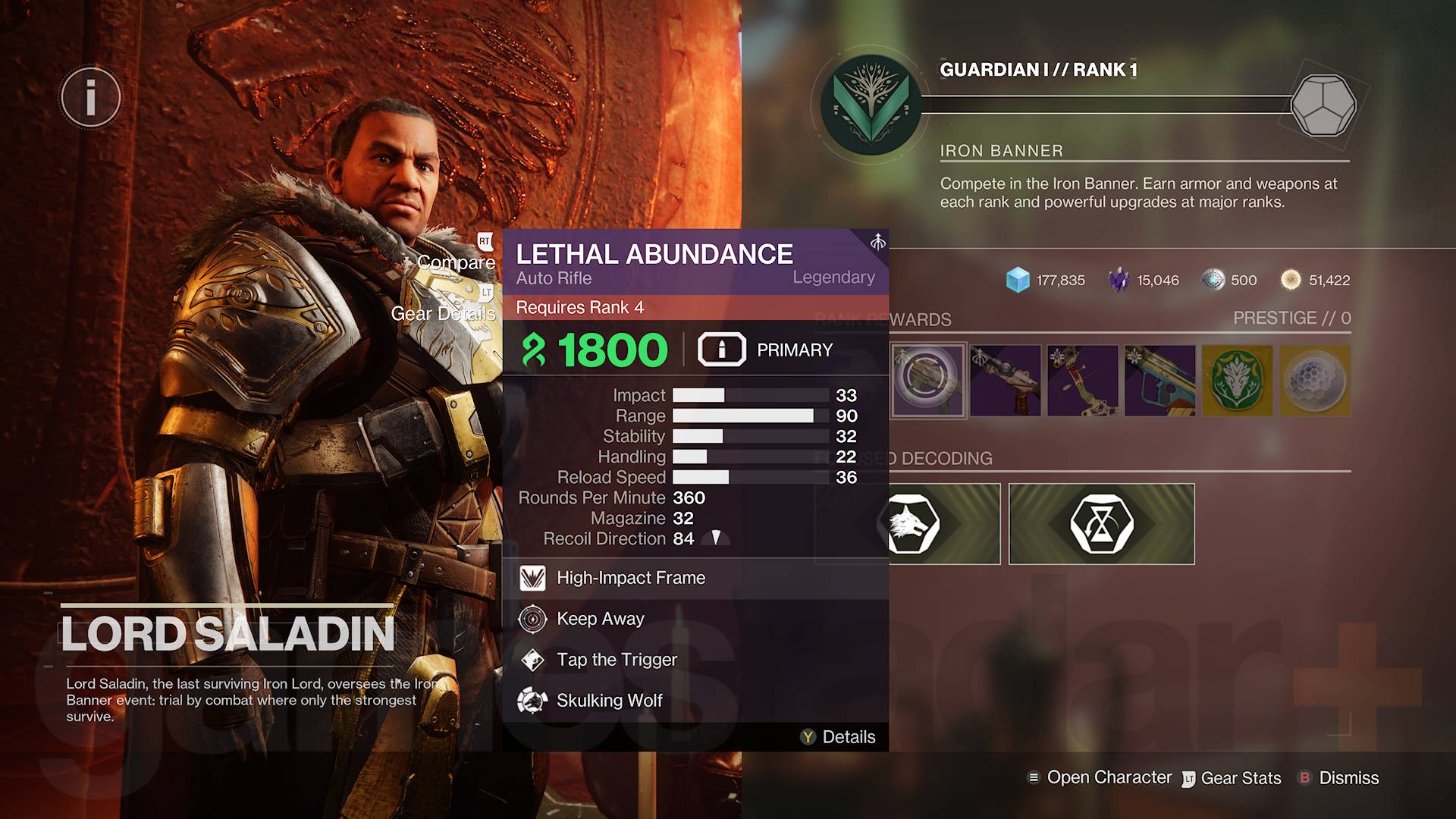This screenshot has width=1456, height=819.
Task: Select the highlighted auto rifle rank reward
Action: (927, 381)
